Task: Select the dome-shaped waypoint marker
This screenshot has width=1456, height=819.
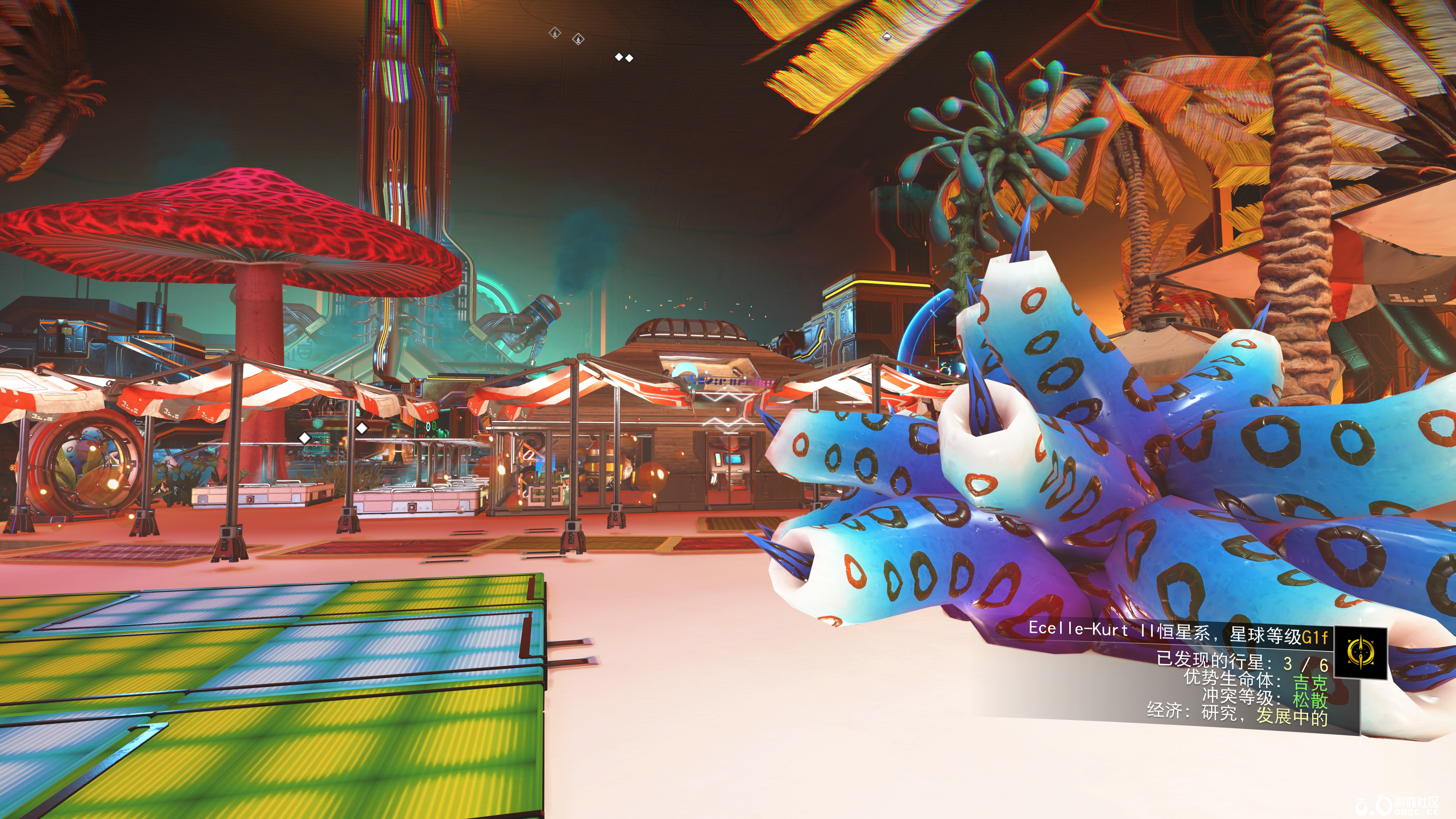Action: point(886,37)
